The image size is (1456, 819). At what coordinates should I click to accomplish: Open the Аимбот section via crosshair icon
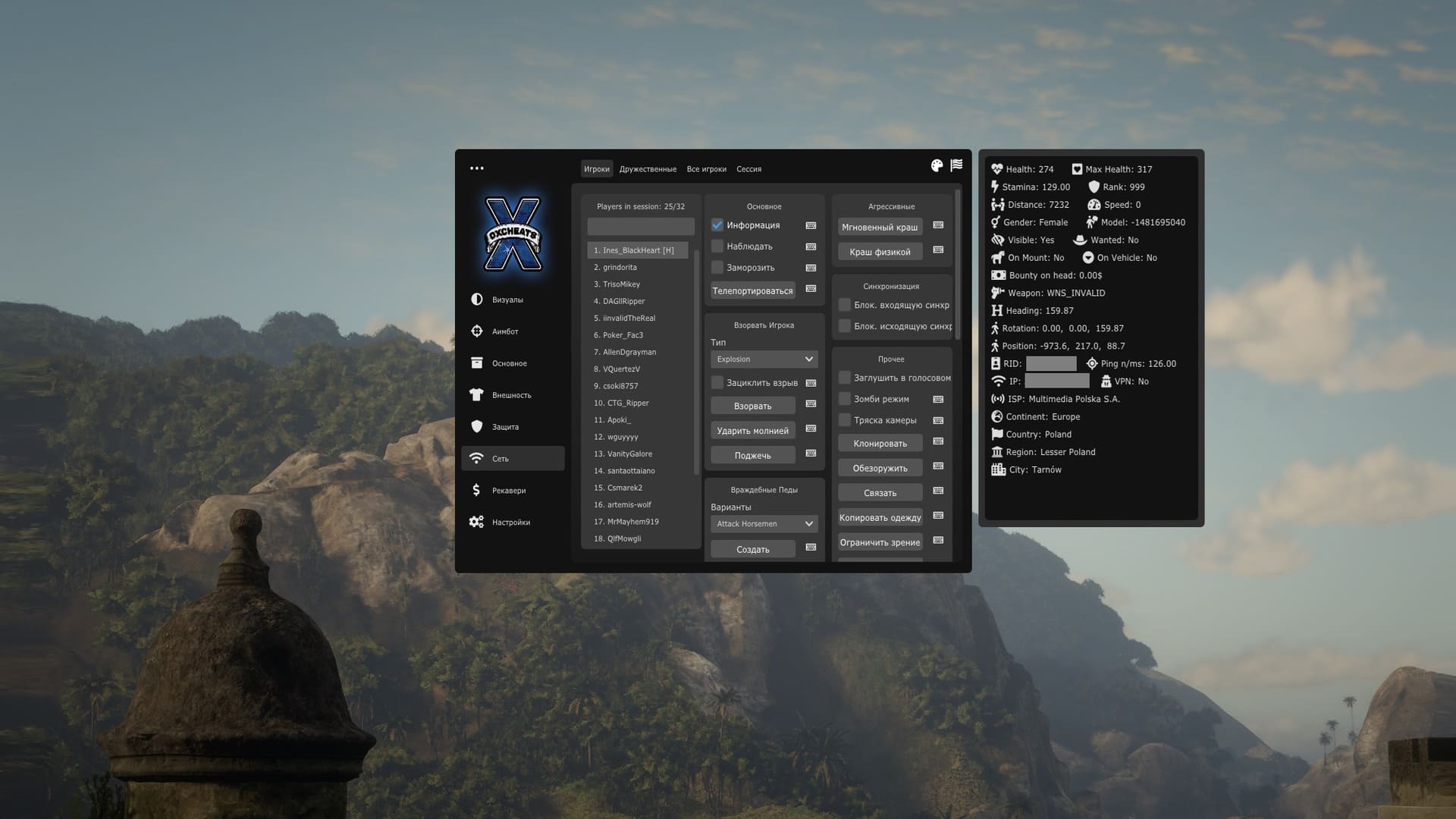pos(477,331)
